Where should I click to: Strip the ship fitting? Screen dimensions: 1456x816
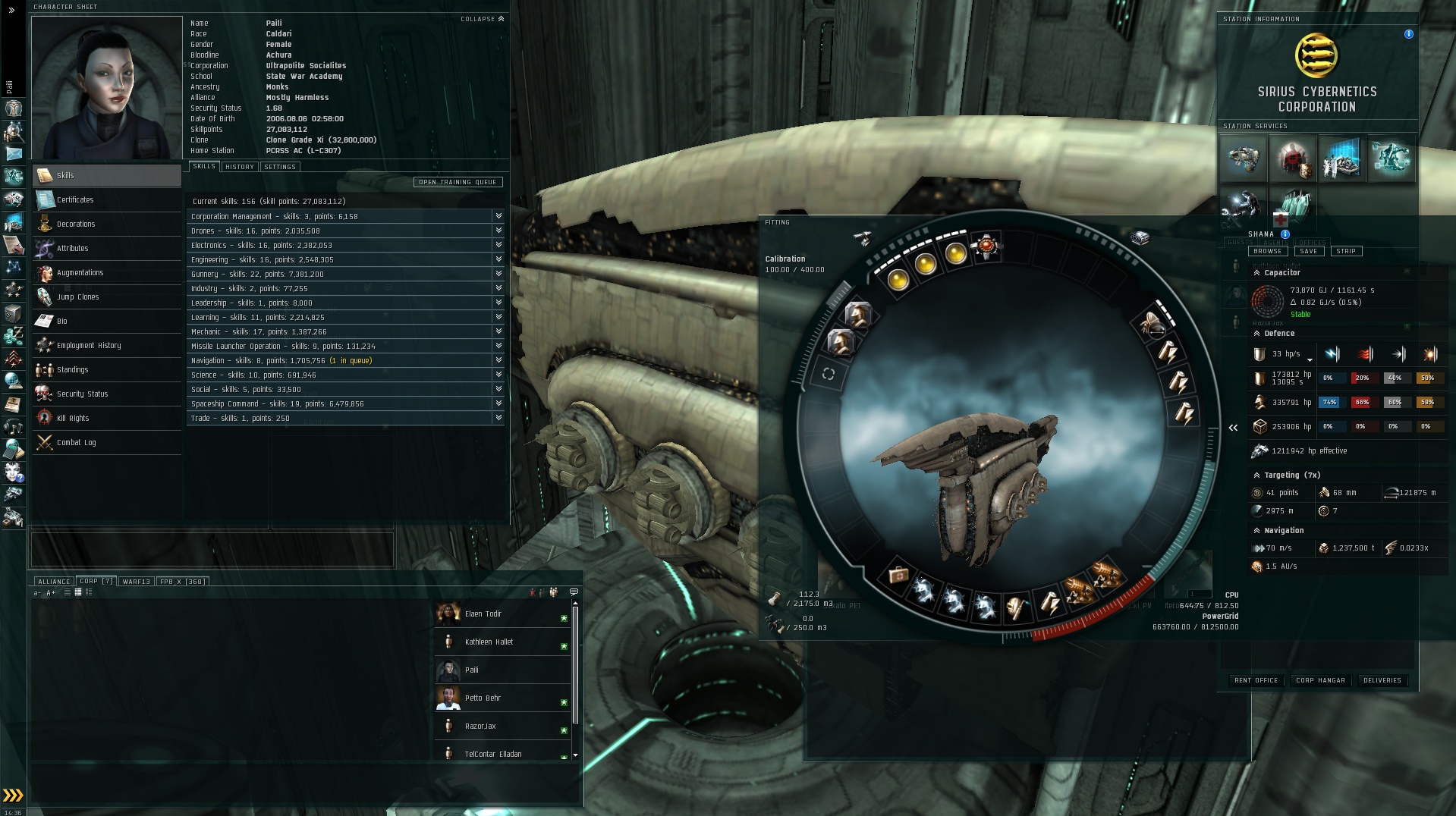click(x=1345, y=251)
